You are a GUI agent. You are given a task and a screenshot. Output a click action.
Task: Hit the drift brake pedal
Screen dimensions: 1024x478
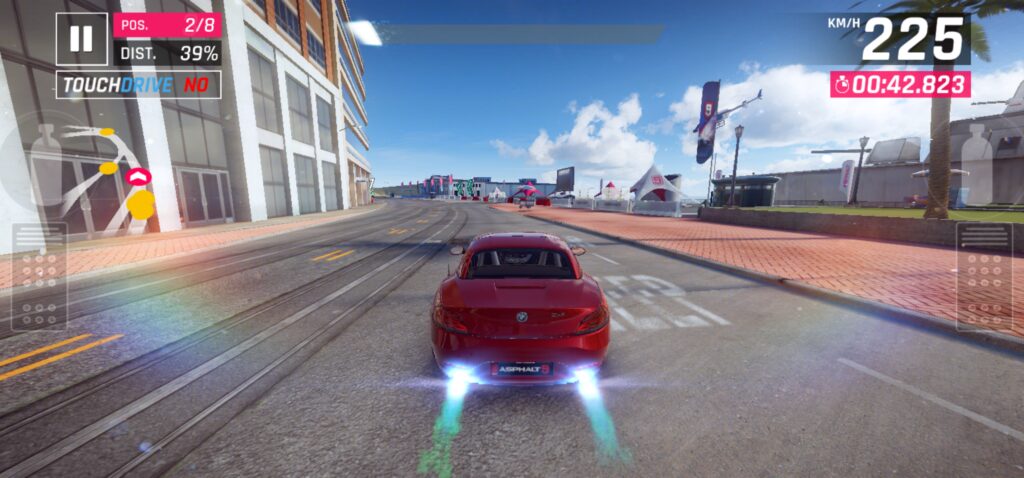39,277
